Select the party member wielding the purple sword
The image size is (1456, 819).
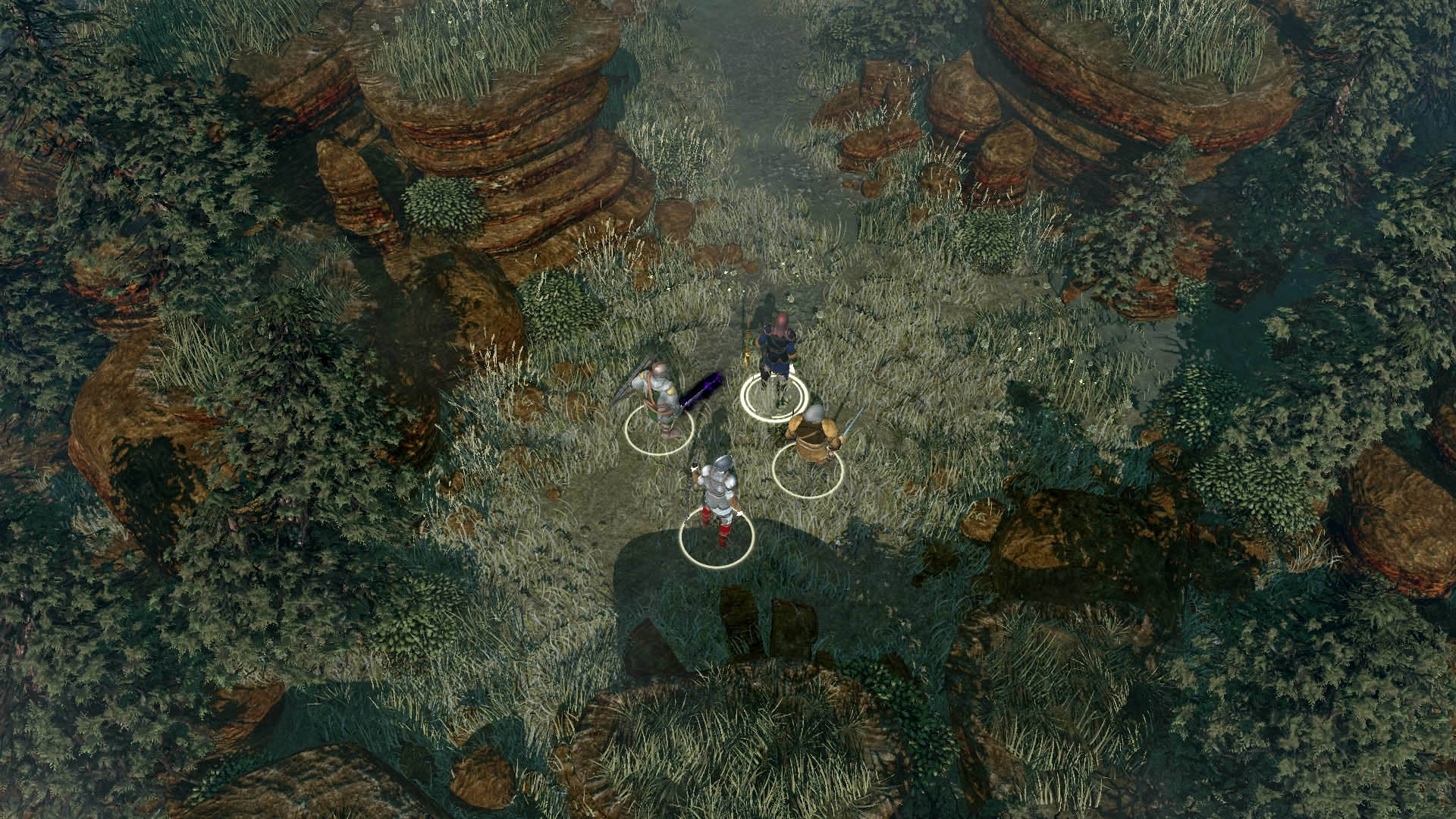point(658,398)
